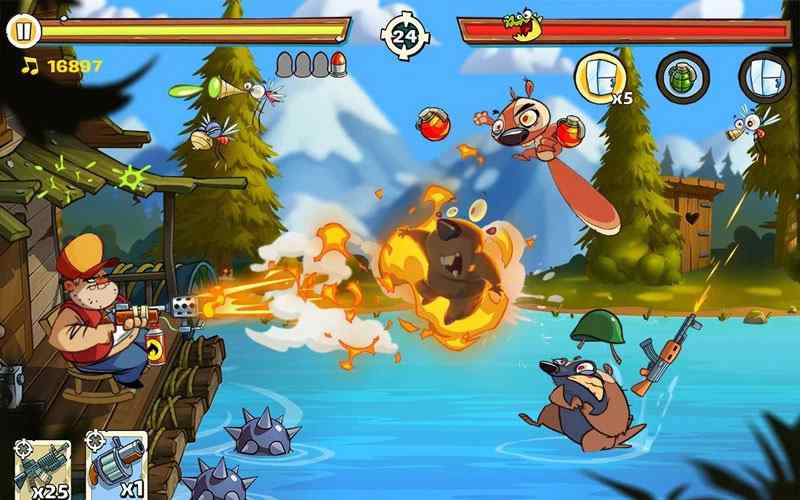The image size is (800, 500).
Task: Tap the dark-ringed window power-up icon
Action: (765, 76)
